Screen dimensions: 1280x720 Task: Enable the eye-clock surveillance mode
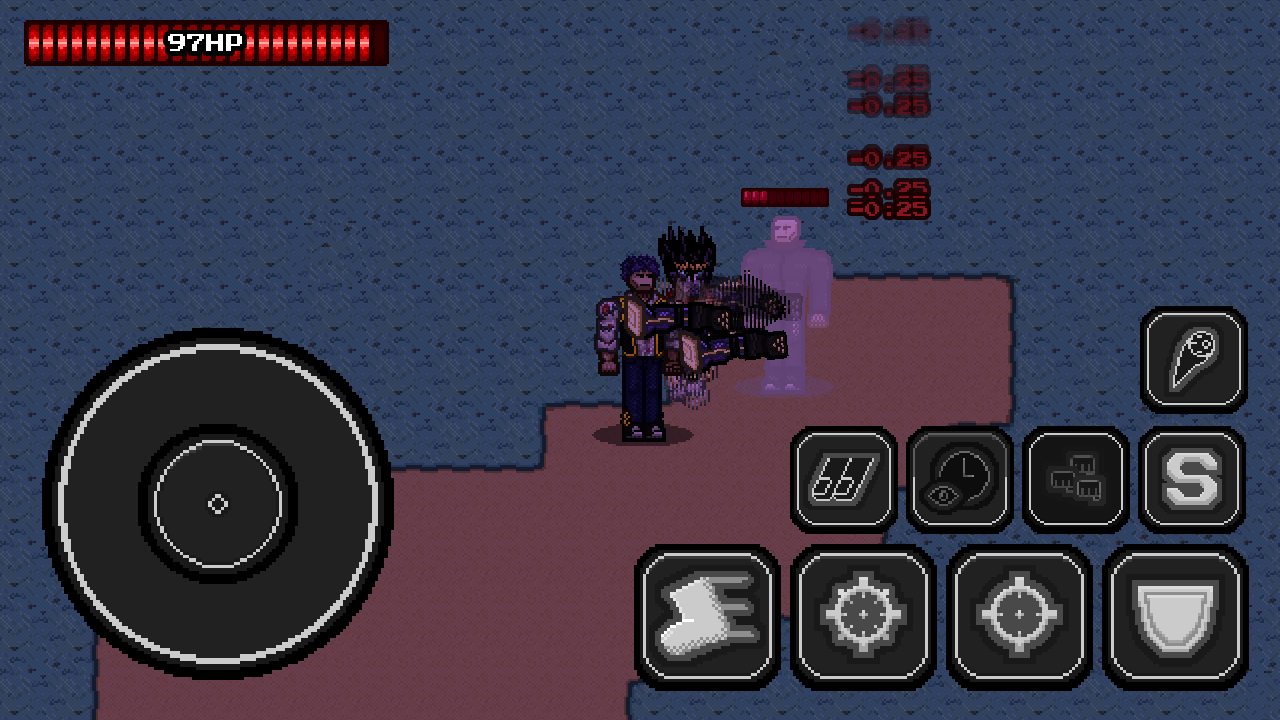[958, 477]
